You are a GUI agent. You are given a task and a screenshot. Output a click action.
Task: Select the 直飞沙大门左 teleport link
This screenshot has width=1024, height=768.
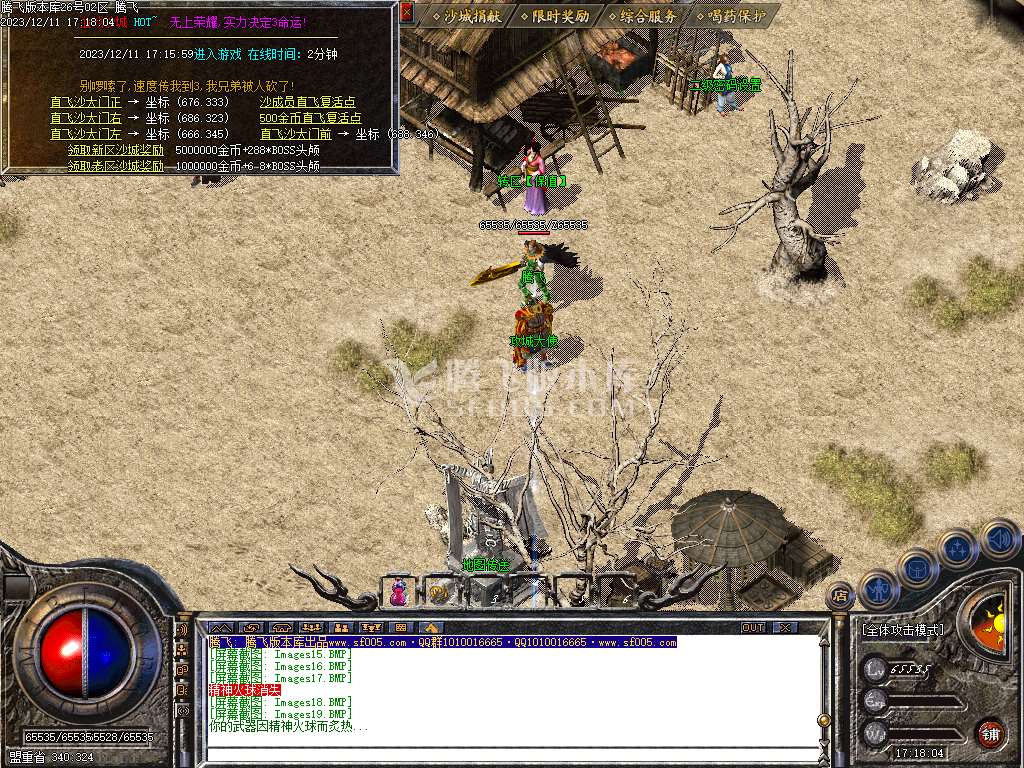tap(86, 134)
